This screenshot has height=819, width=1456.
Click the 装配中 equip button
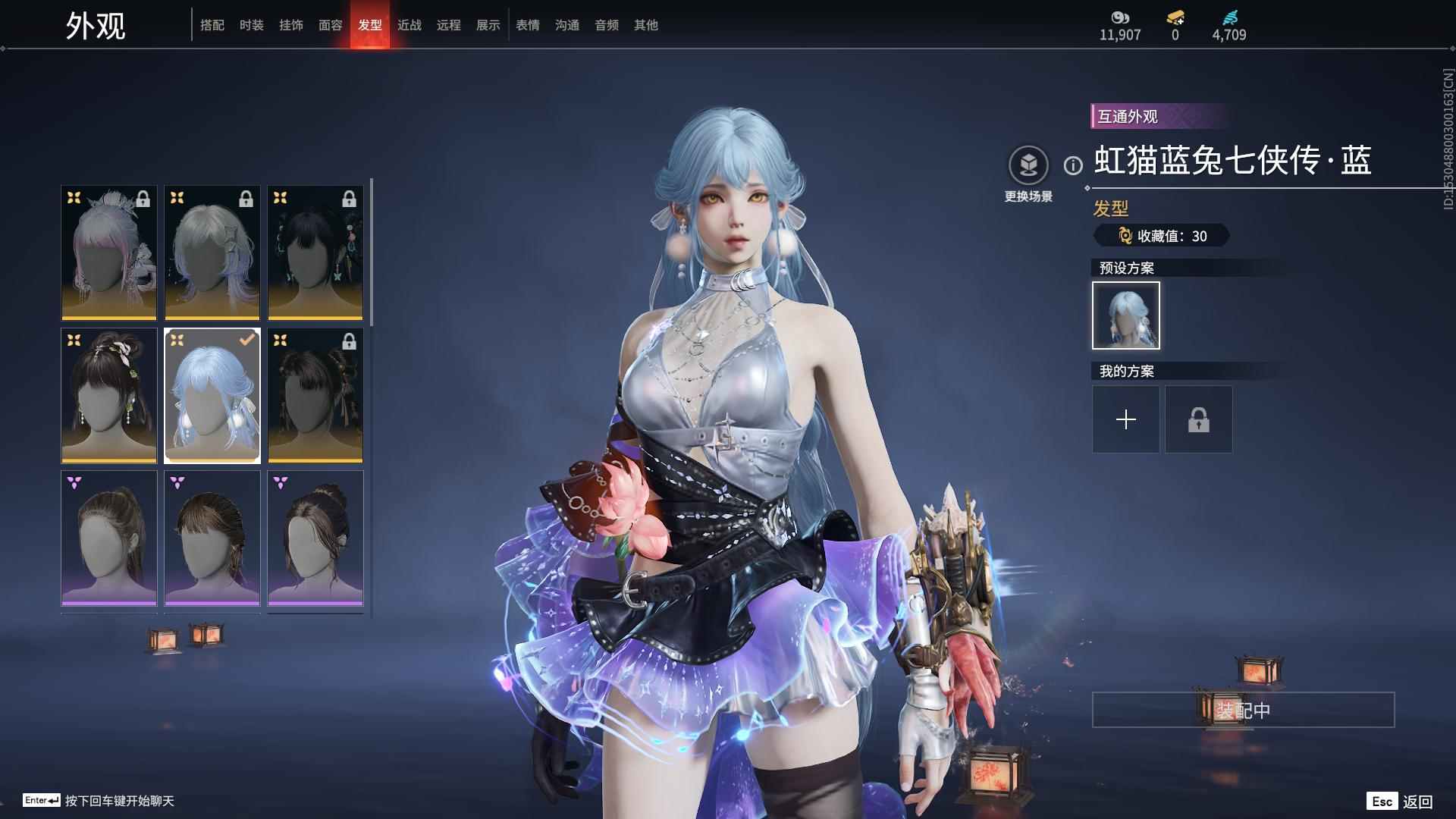(1243, 710)
